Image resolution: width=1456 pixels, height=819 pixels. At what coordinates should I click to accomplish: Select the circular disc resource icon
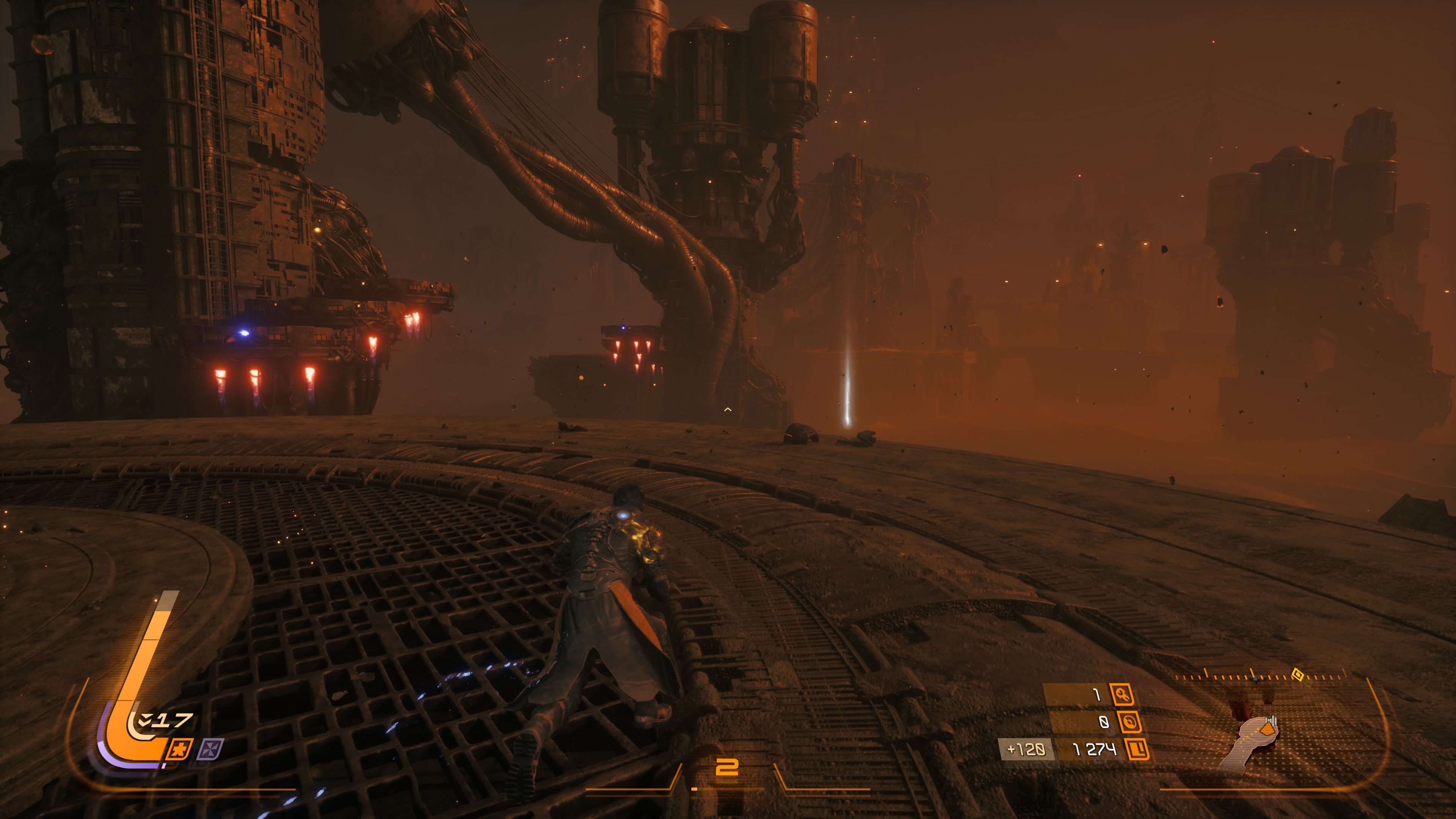click(x=1129, y=722)
